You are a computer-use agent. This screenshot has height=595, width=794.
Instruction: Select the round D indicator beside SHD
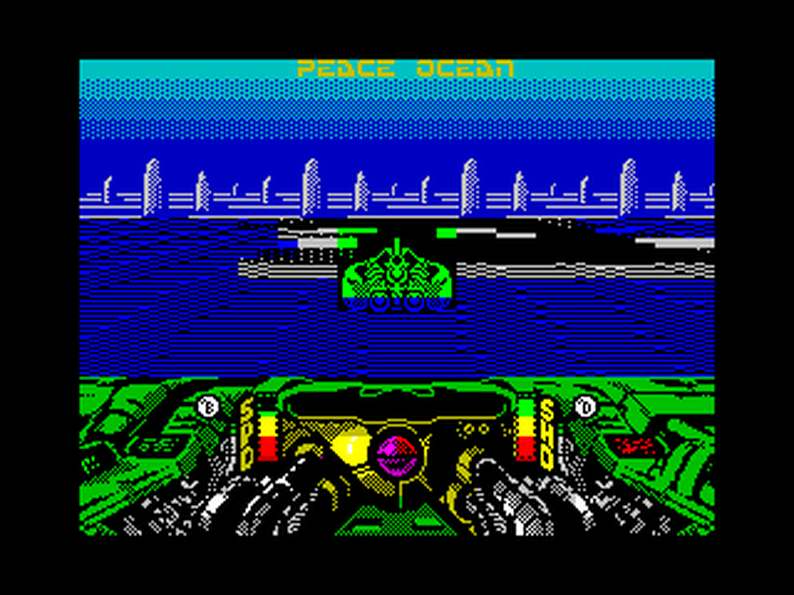coord(586,406)
